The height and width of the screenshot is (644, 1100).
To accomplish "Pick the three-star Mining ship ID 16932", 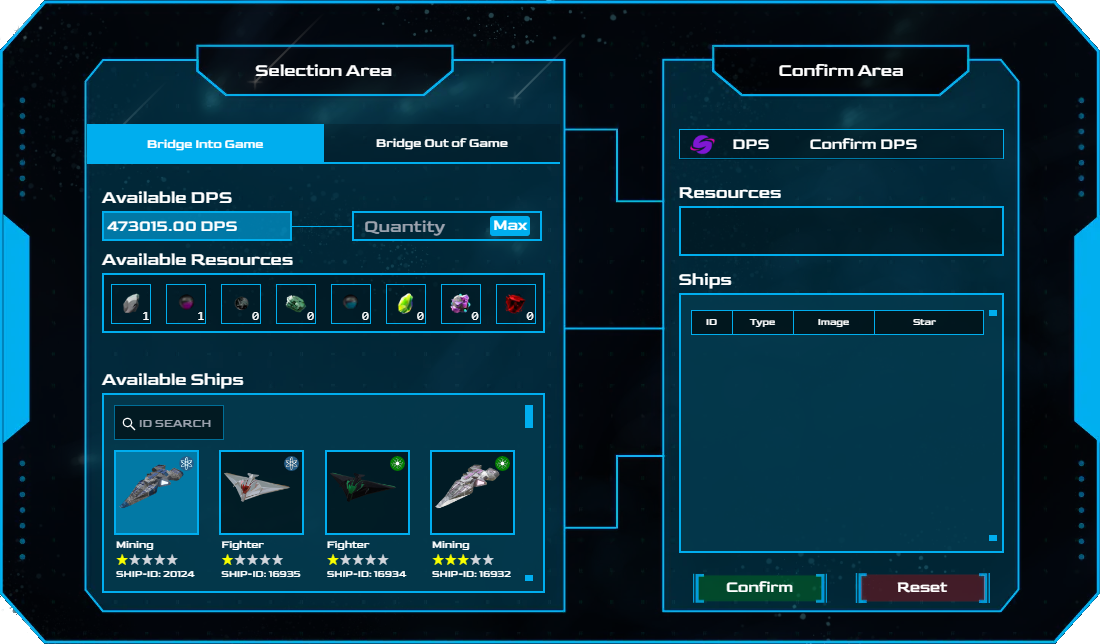I will 472,492.
